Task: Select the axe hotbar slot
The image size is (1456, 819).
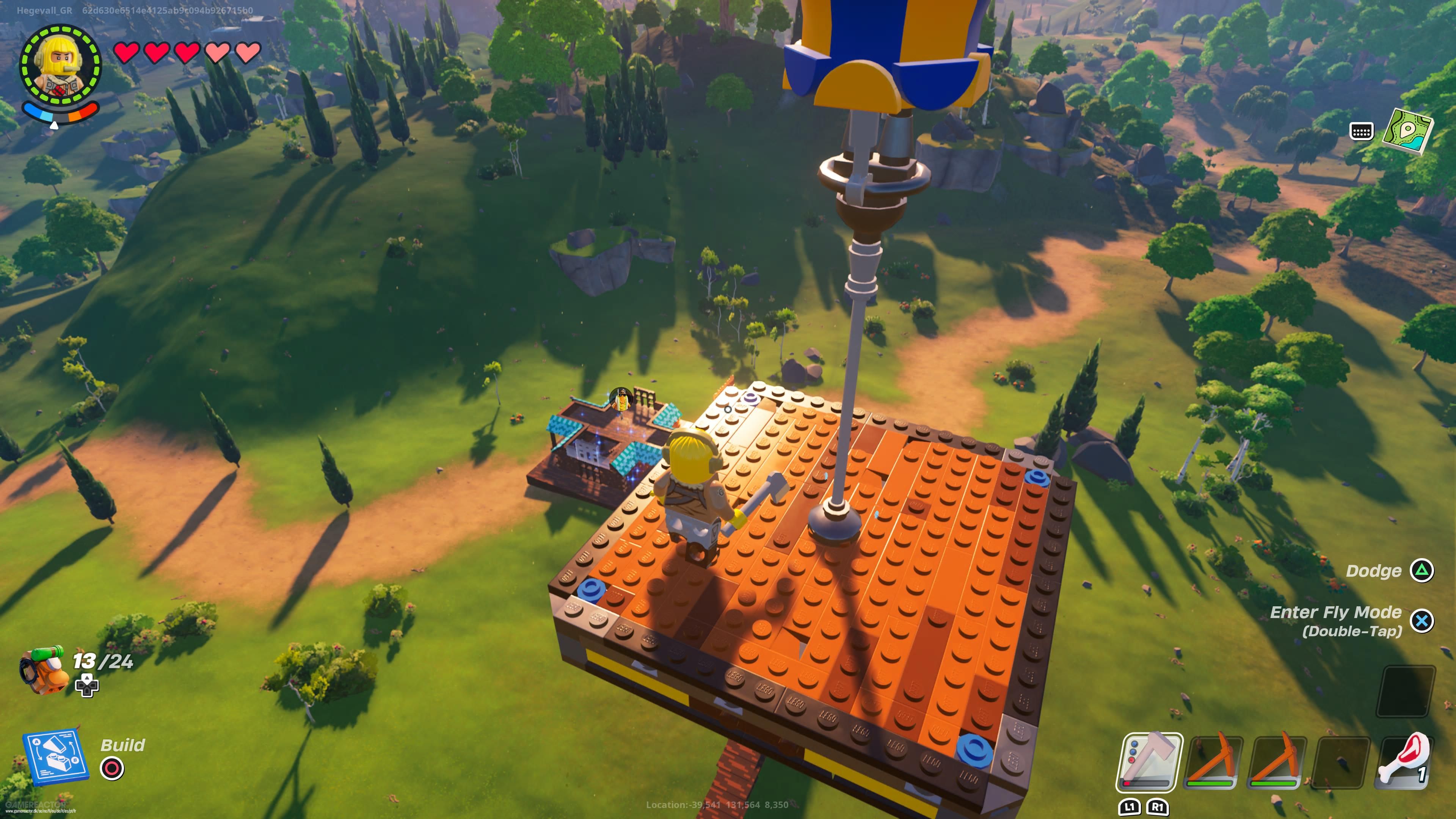Action: coord(1149,762)
